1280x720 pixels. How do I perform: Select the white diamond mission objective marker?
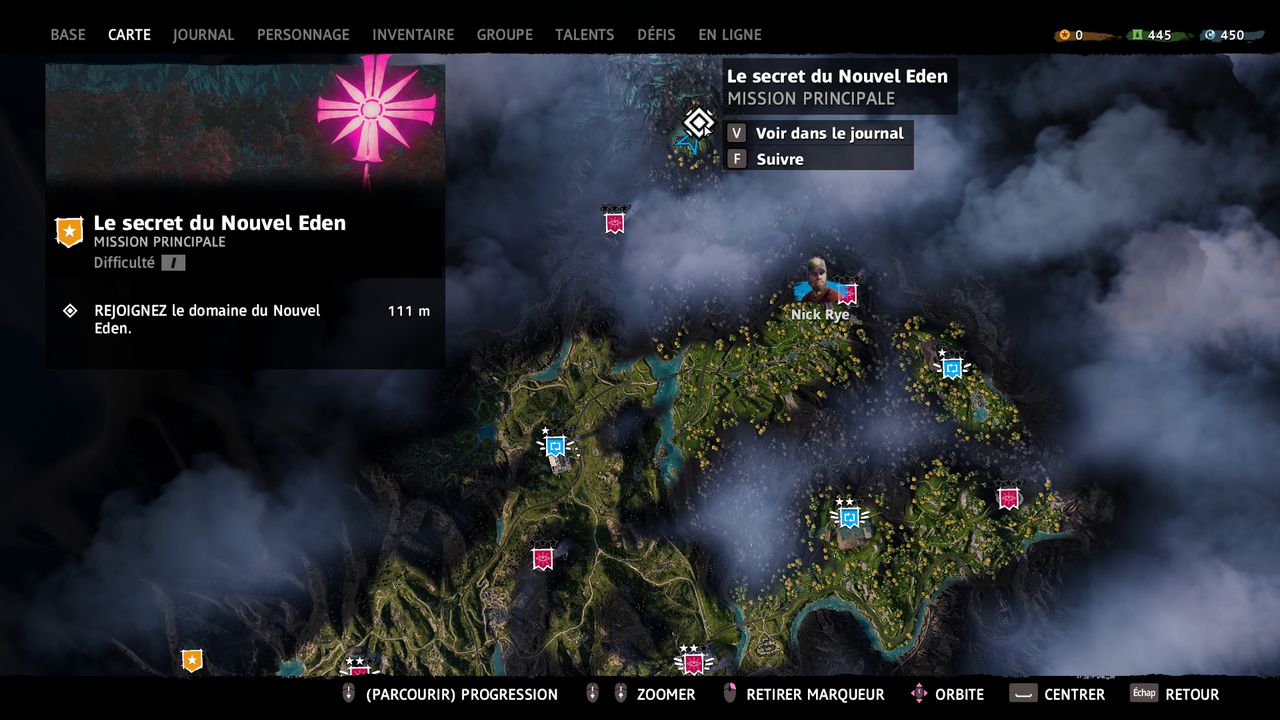pyautogui.click(x=698, y=123)
